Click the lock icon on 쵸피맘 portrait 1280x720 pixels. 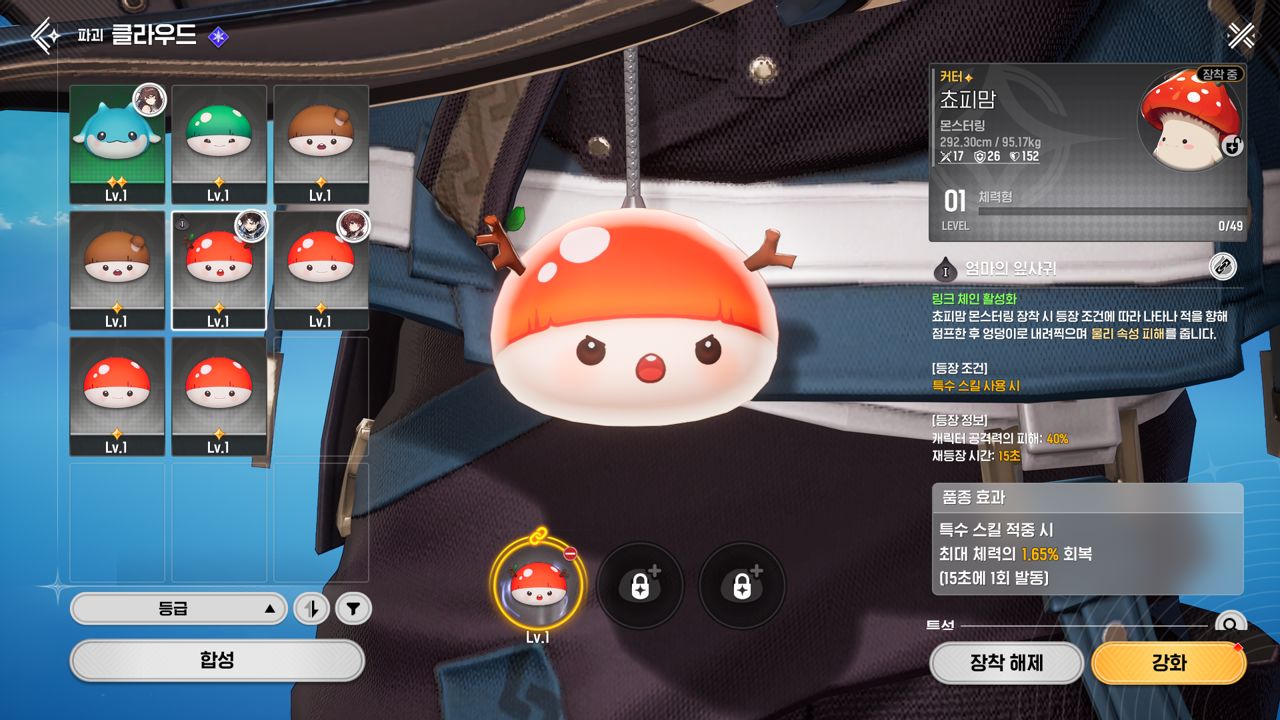[x=1233, y=146]
